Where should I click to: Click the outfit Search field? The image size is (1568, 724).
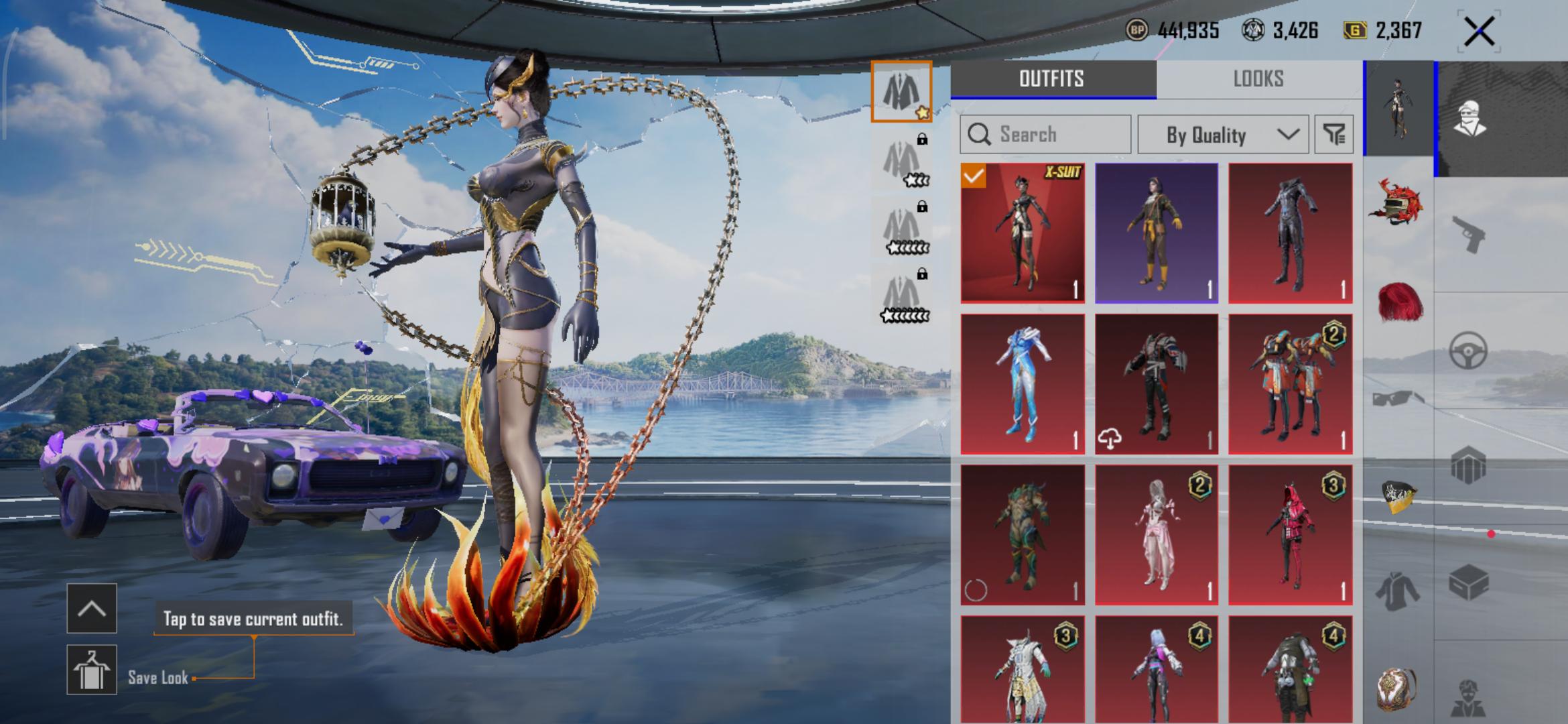(x=1045, y=134)
